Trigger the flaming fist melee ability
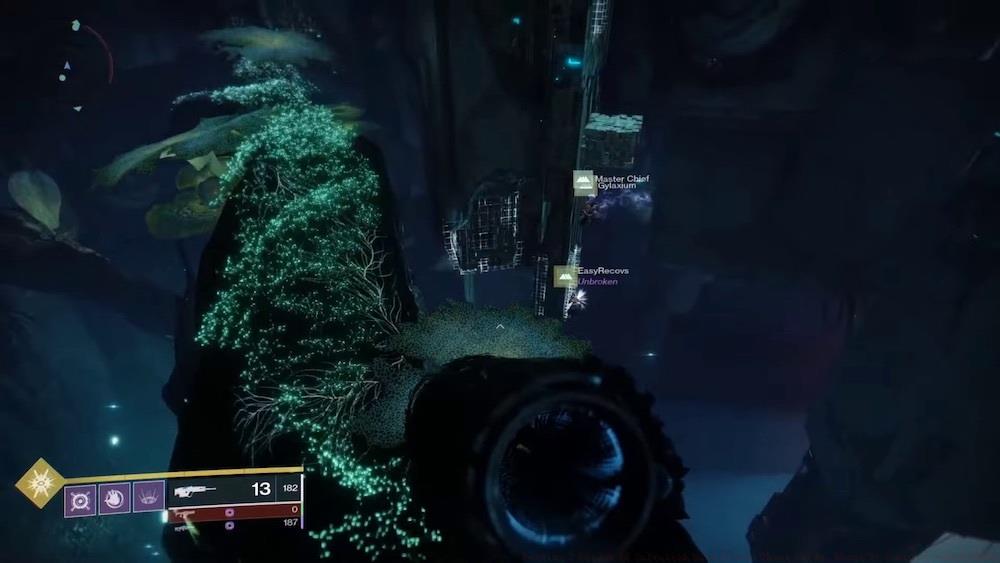This screenshot has width=1000, height=563. [113, 497]
